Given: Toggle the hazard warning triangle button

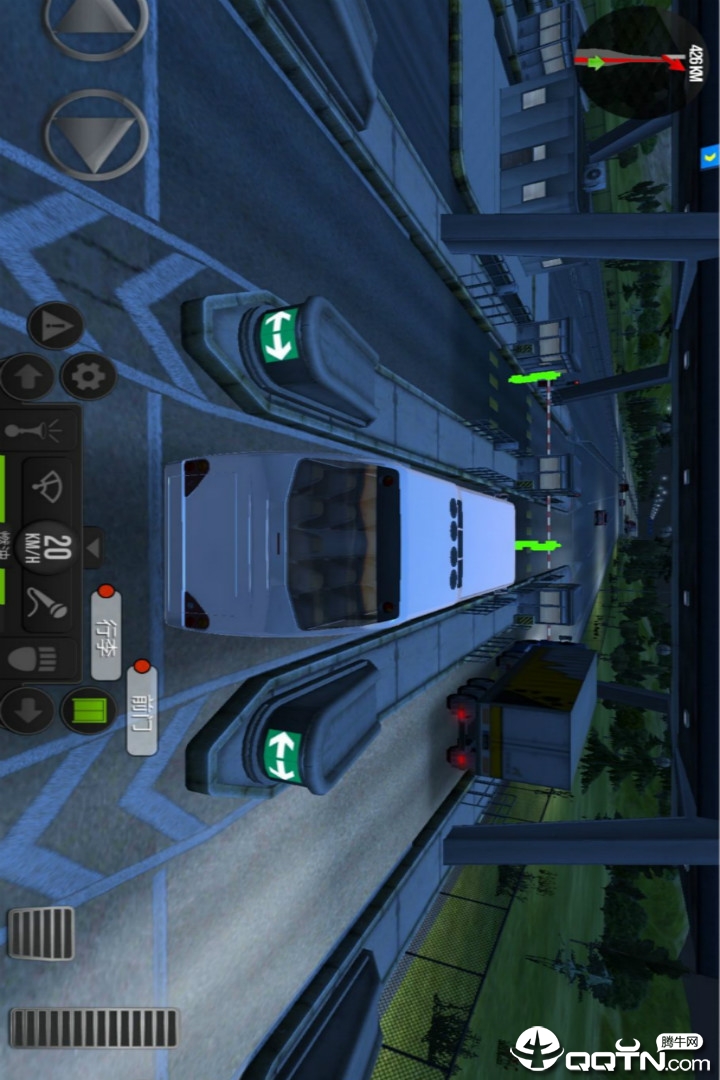Looking at the screenshot, I should [56, 326].
